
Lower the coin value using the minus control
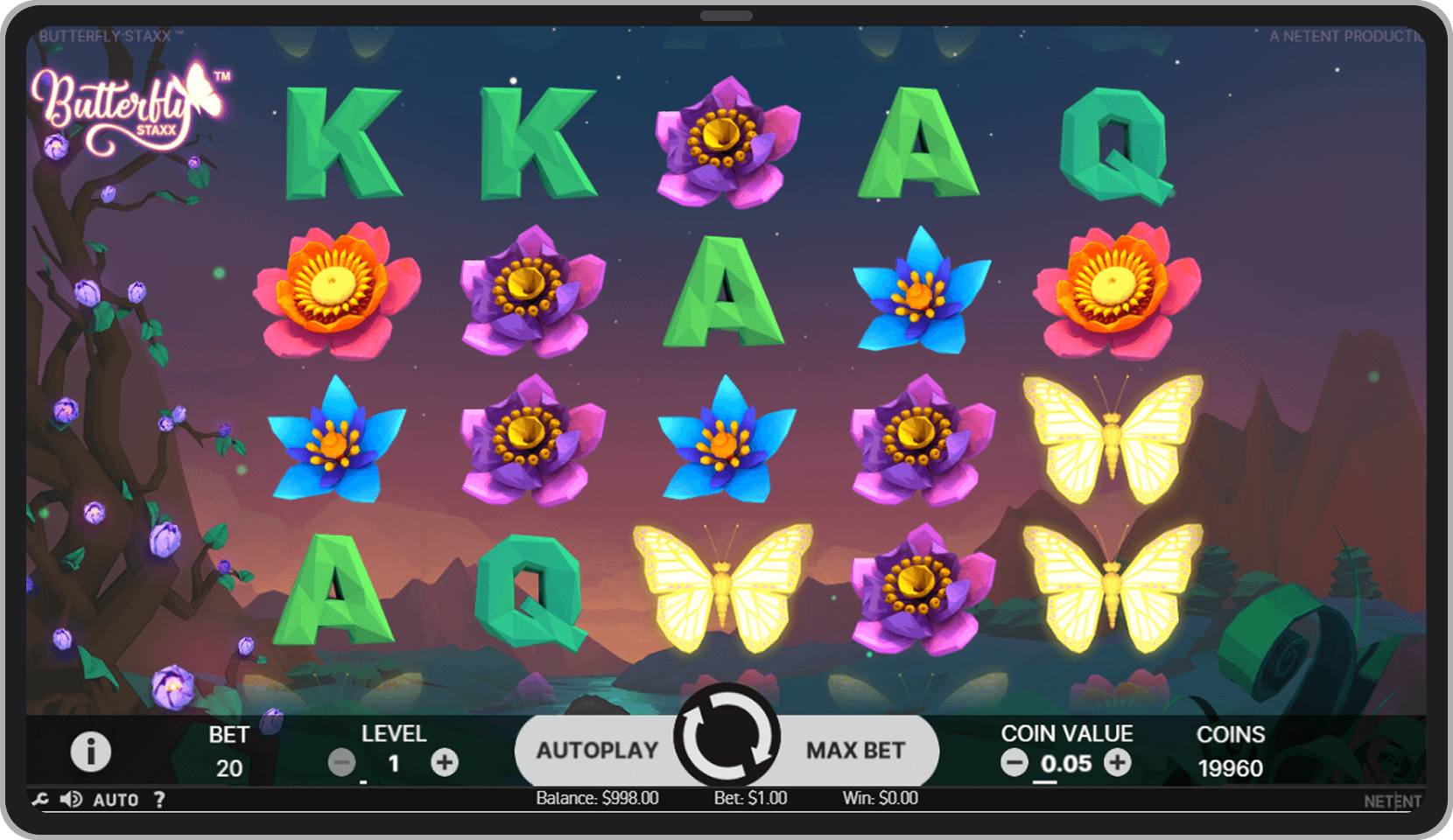[x=1014, y=762]
